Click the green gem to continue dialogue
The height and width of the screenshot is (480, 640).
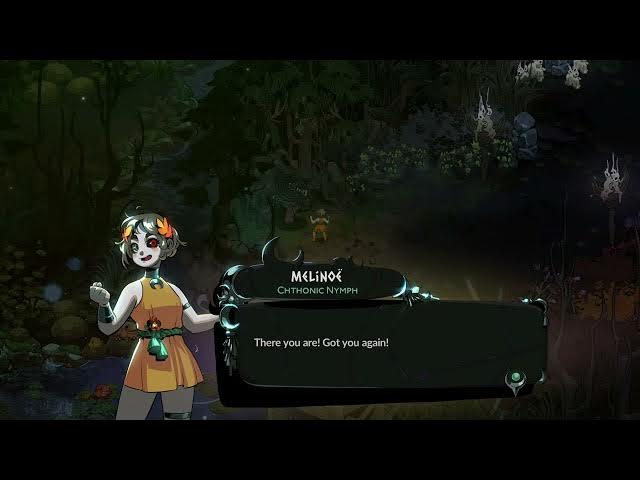(x=516, y=379)
